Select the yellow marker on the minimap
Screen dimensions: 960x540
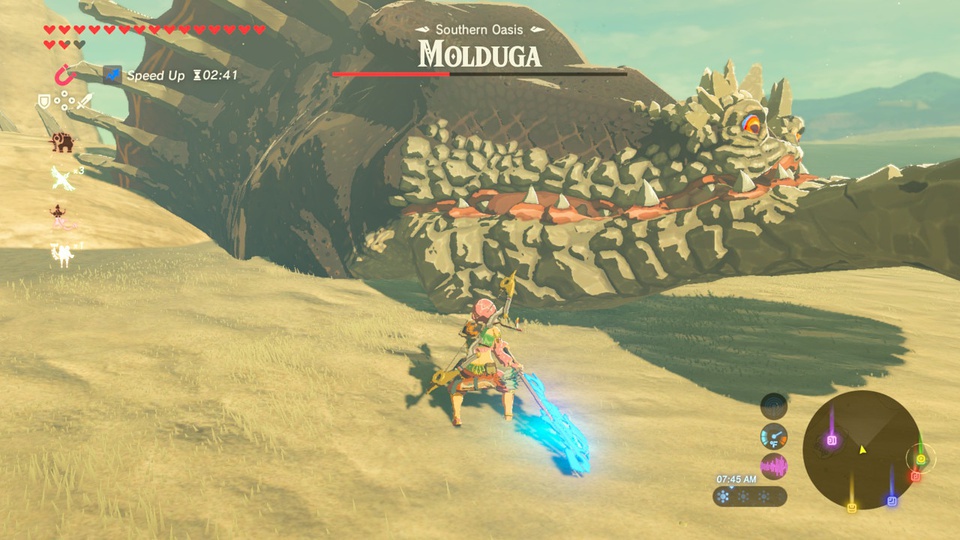point(852,506)
